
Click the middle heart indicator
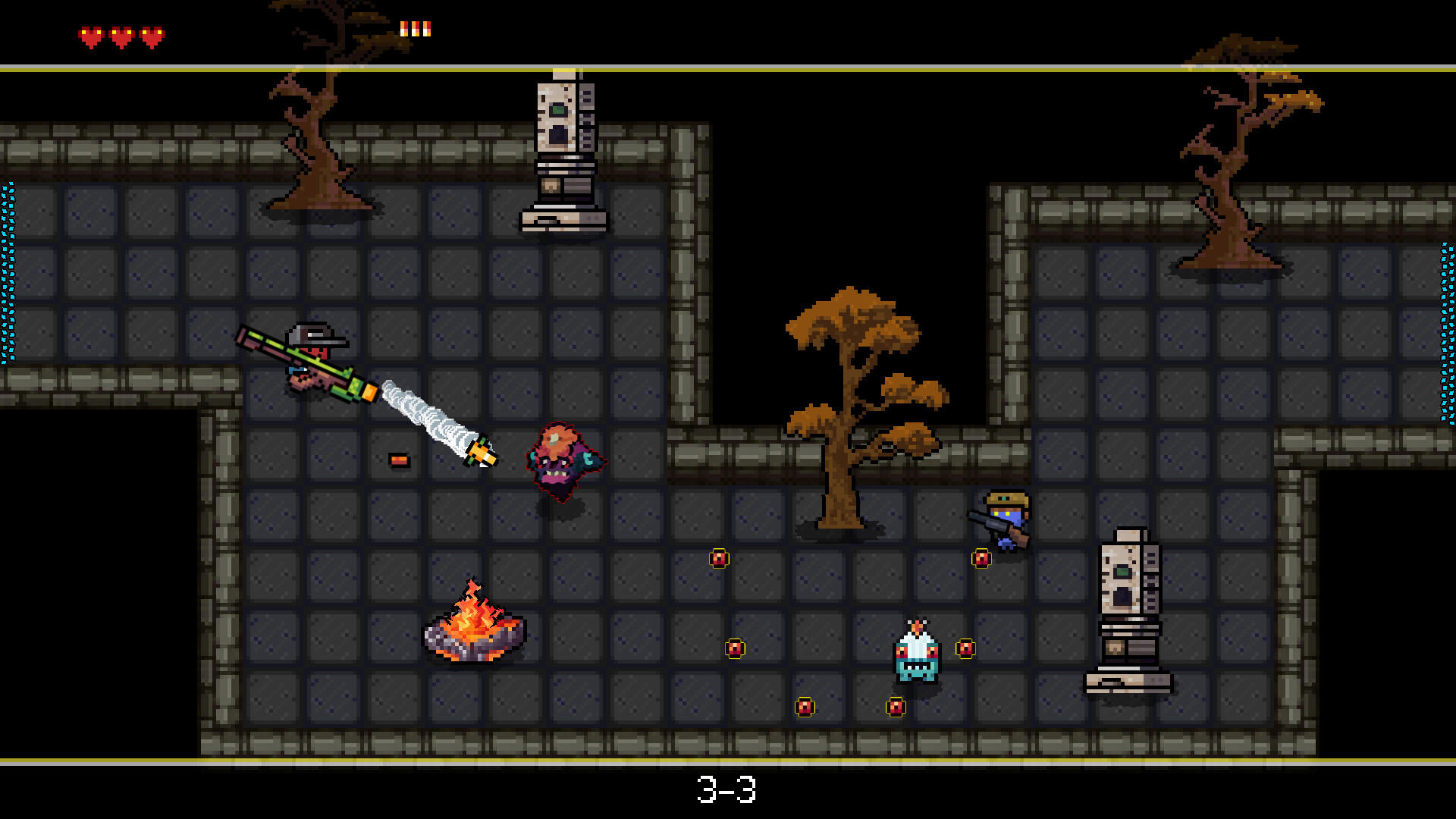pyautogui.click(x=121, y=33)
